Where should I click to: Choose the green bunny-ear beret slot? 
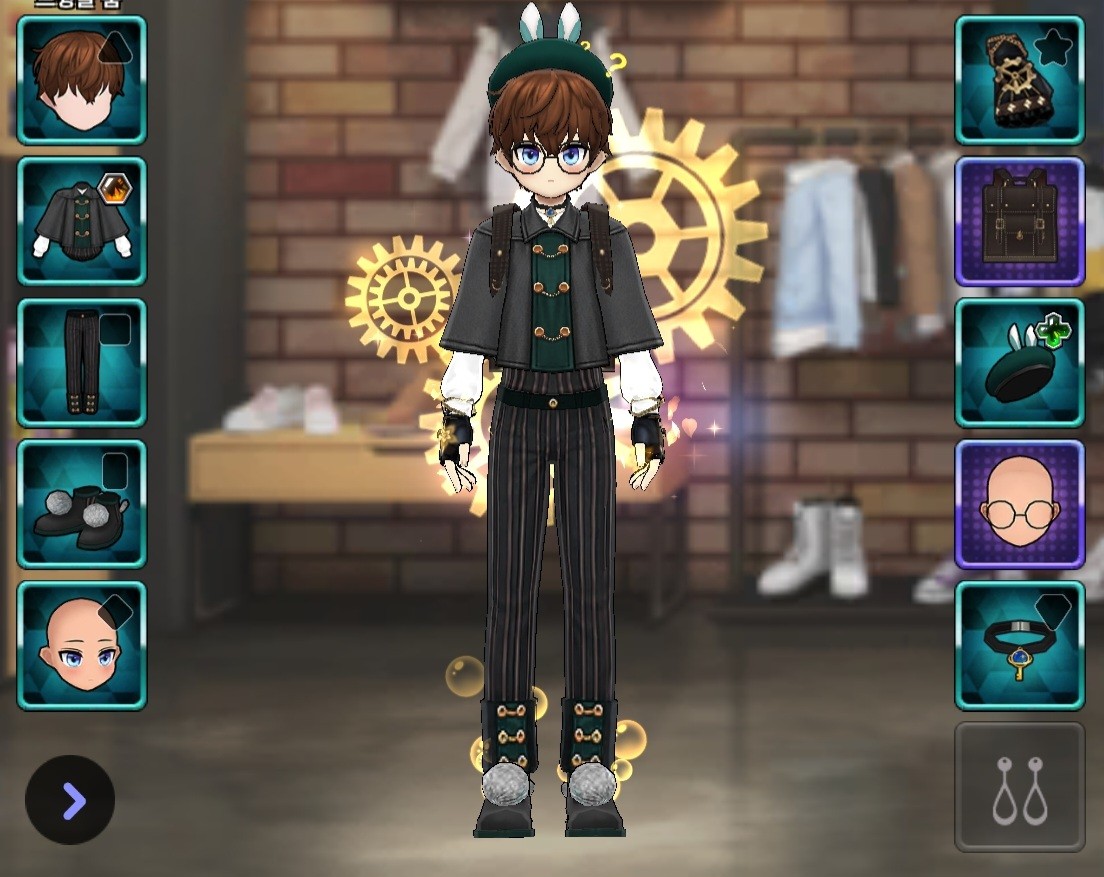pyautogui.click(x=1019, y=363)
